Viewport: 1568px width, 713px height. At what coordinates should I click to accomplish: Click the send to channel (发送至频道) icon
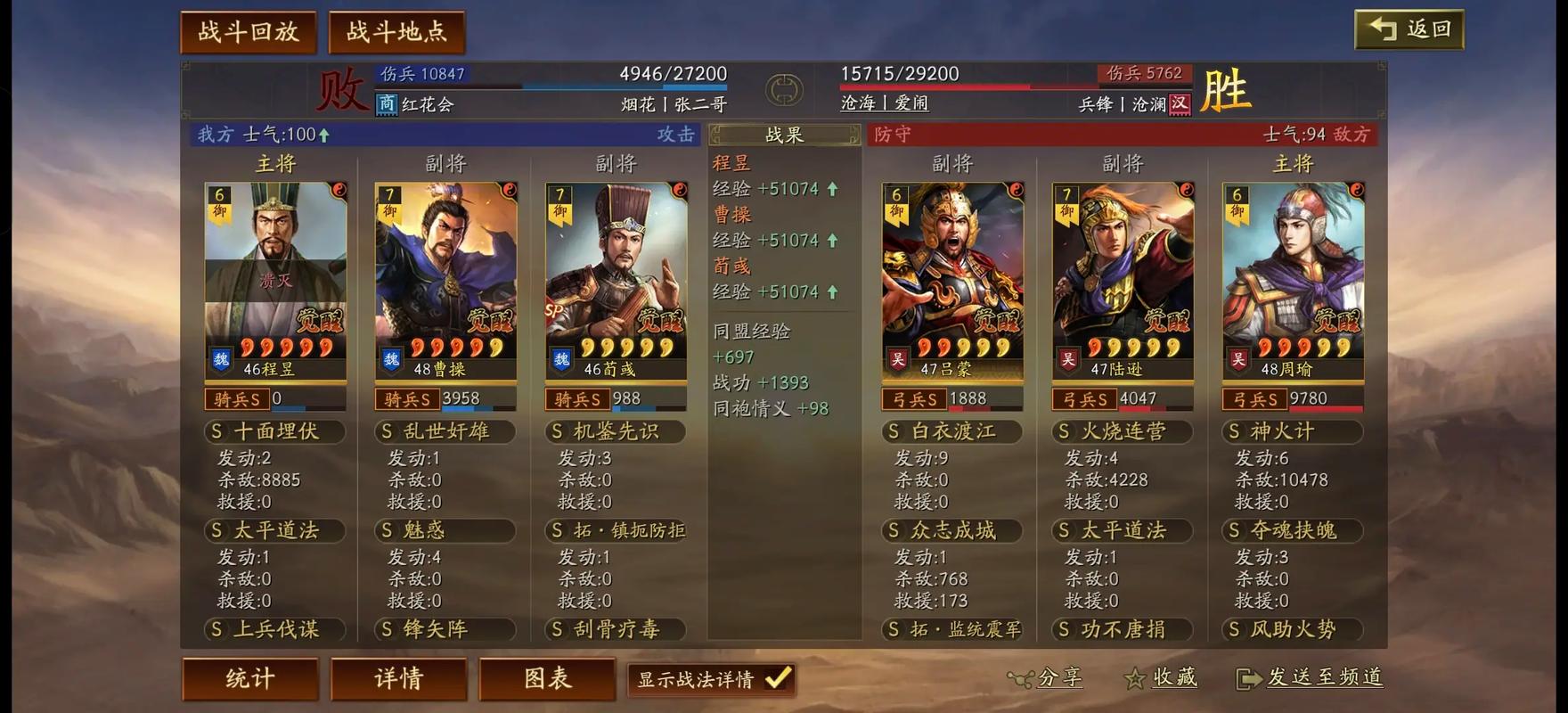coord(1247,678)
